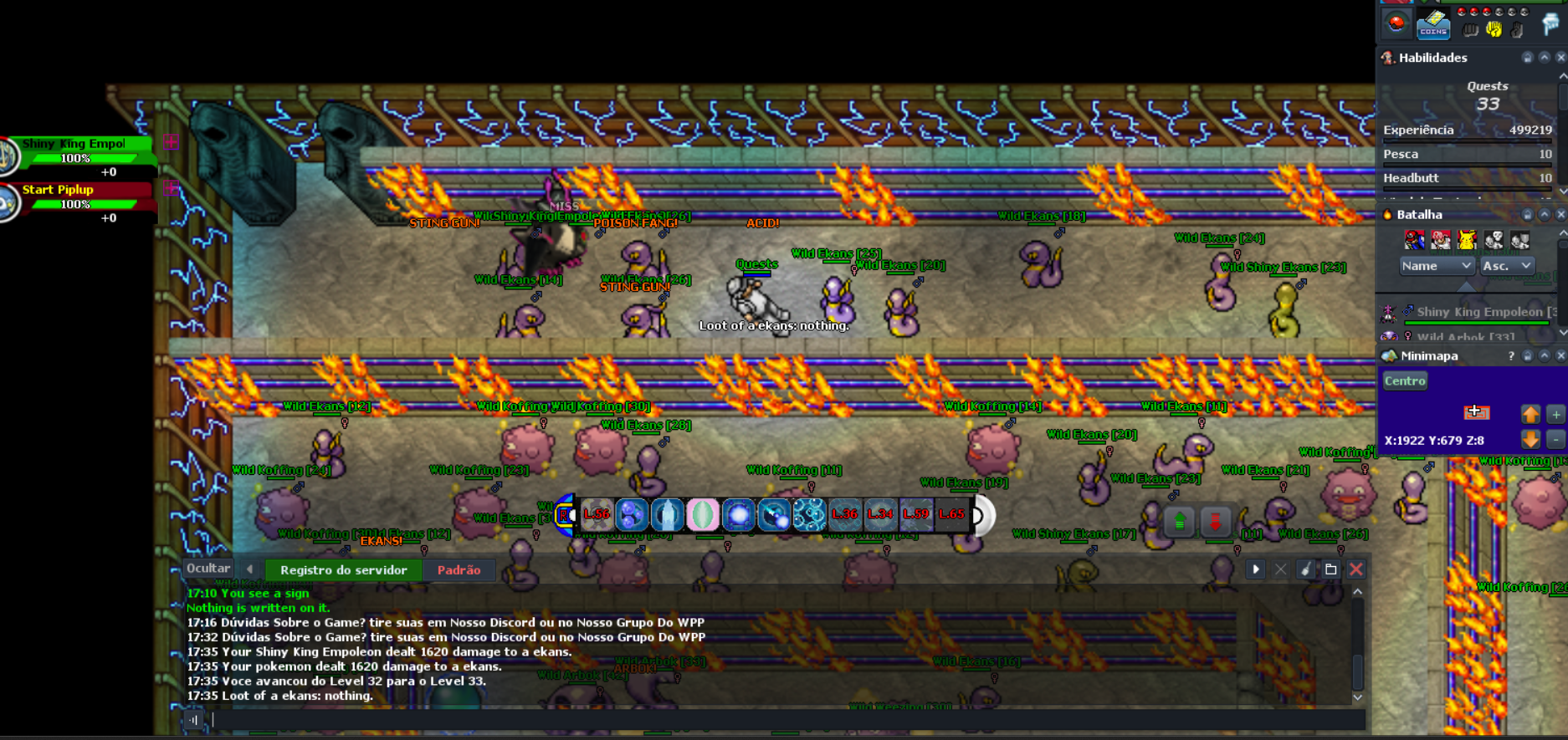The width and height of the screenshot is (1568, 740).
Task: Activate the three blue orbs move
Action: coord(631,515)
